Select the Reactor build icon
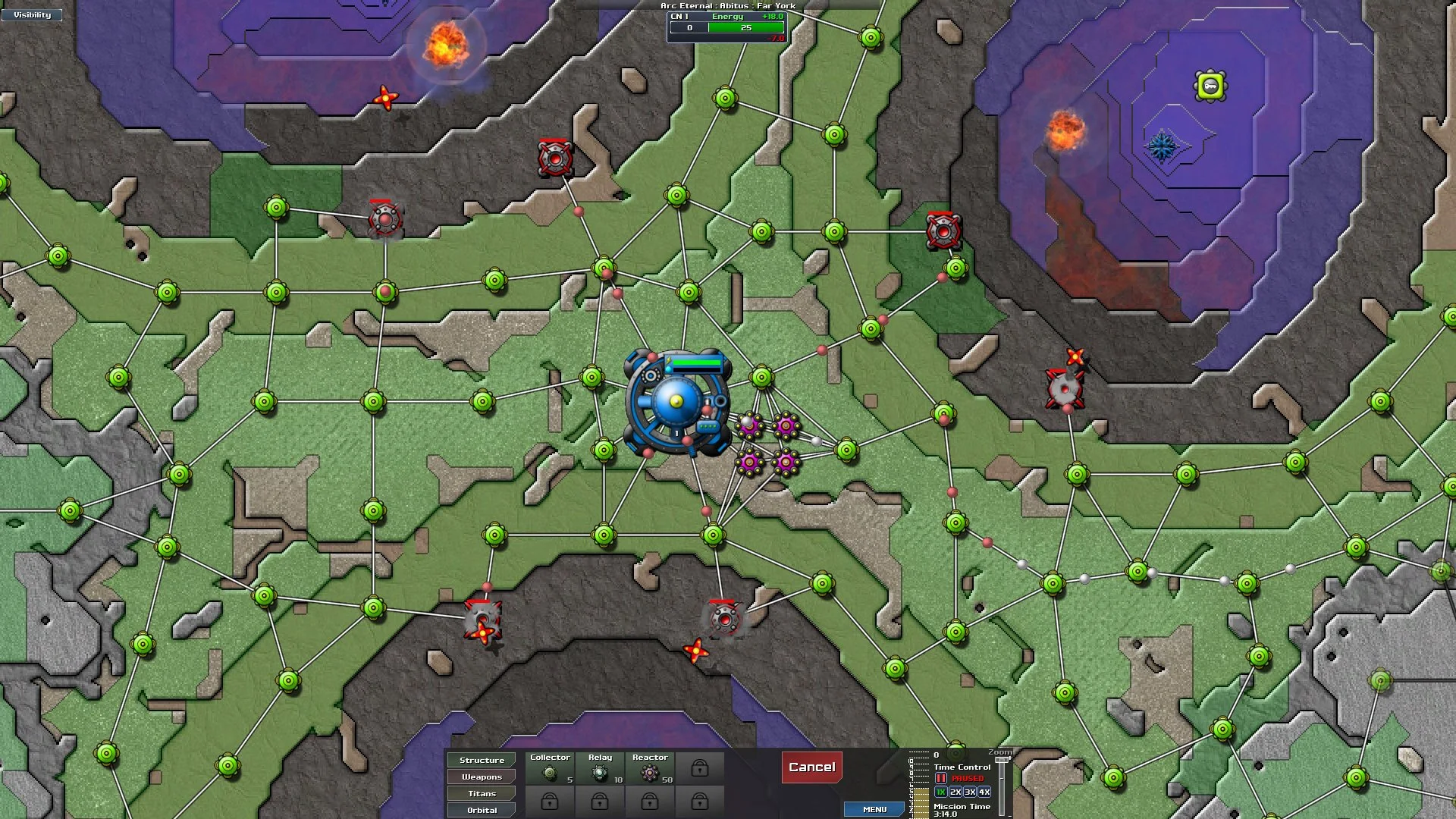 pos(649,771)
